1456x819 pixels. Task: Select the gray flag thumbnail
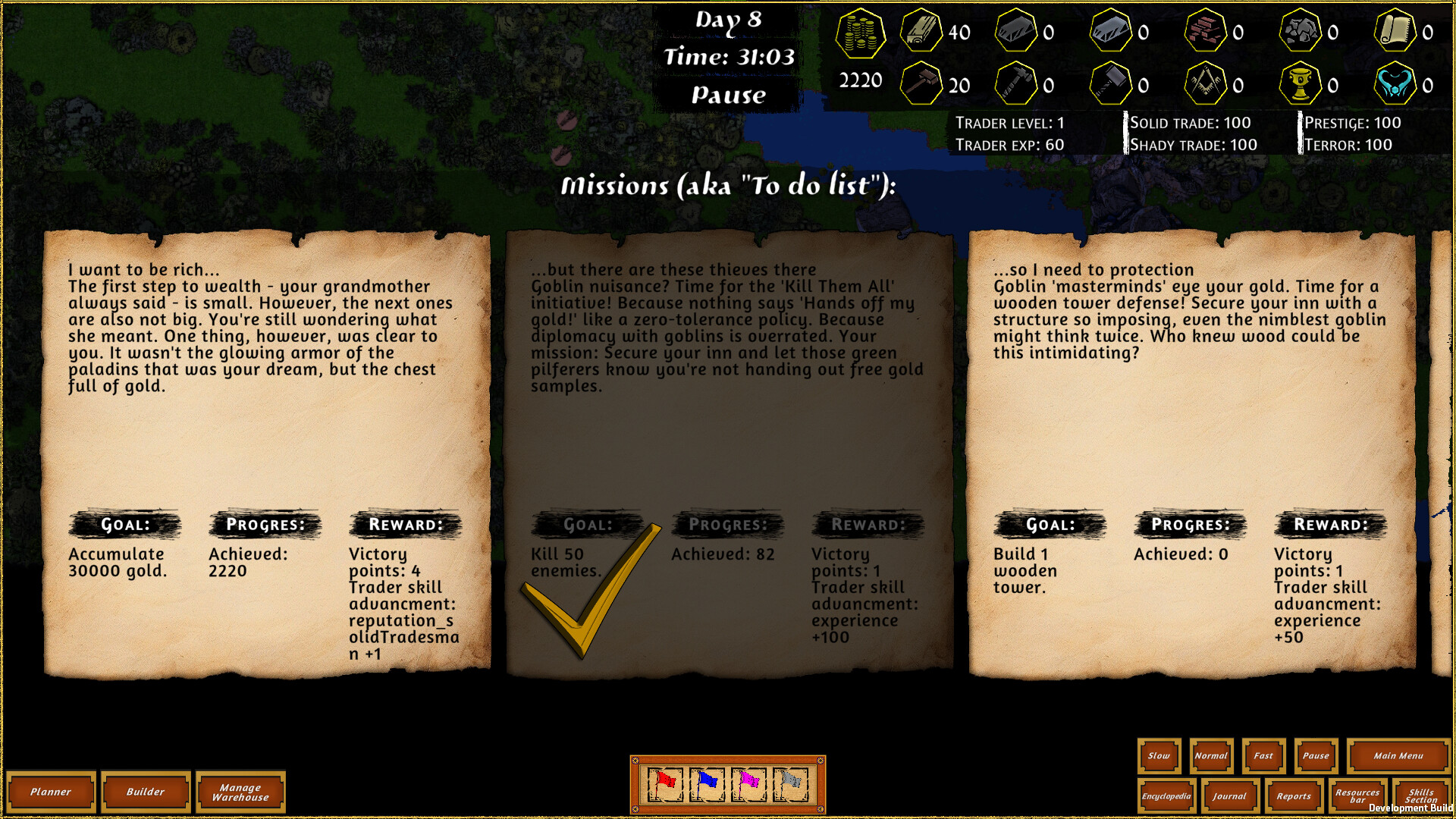click(x=789, y=785)
